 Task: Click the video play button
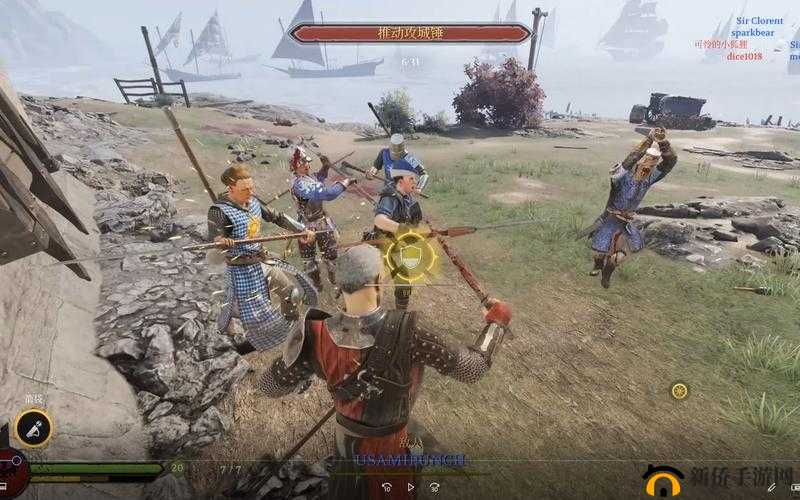(410, 487)
